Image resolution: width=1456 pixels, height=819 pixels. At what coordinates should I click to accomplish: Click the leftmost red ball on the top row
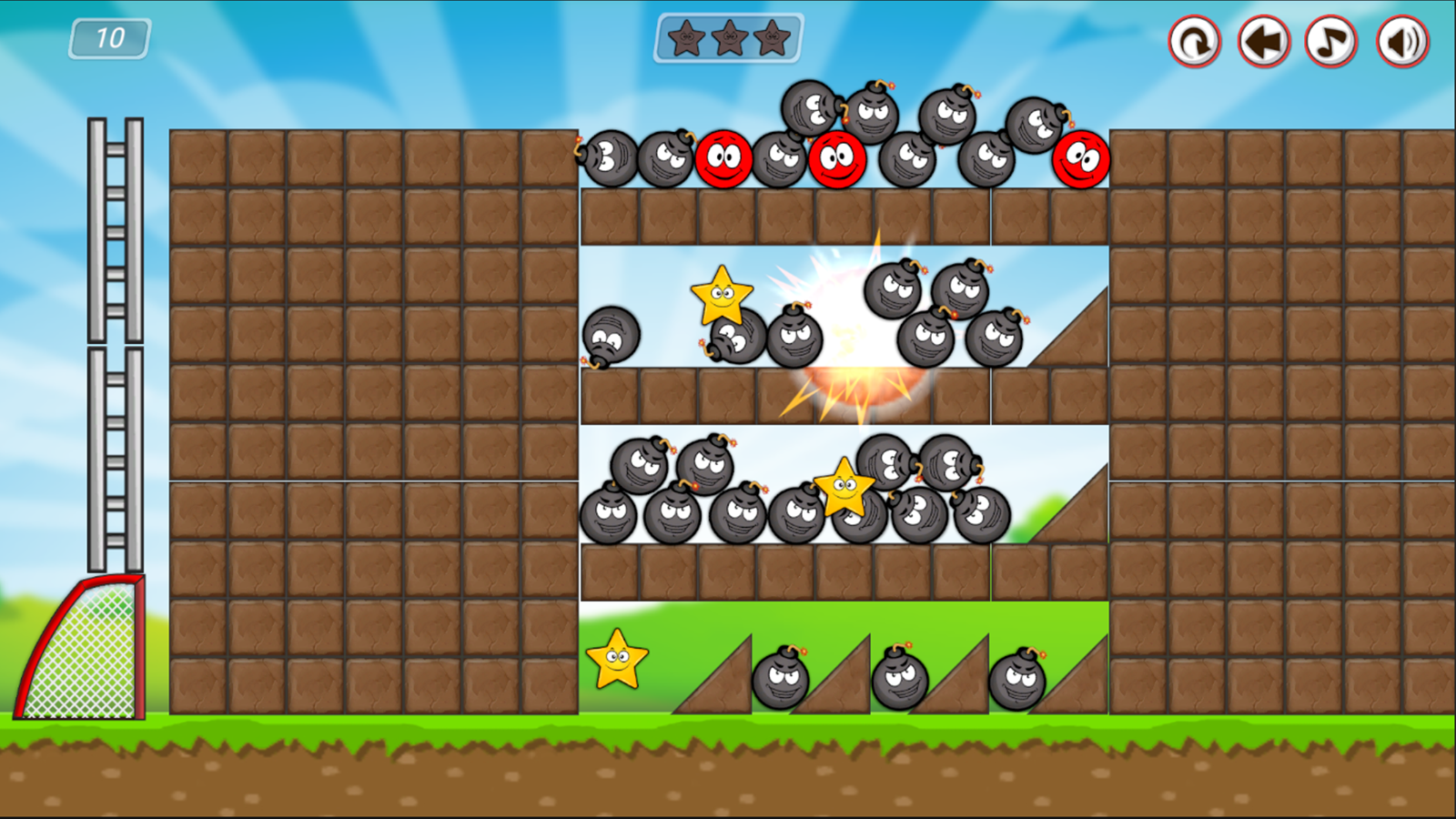723,159
